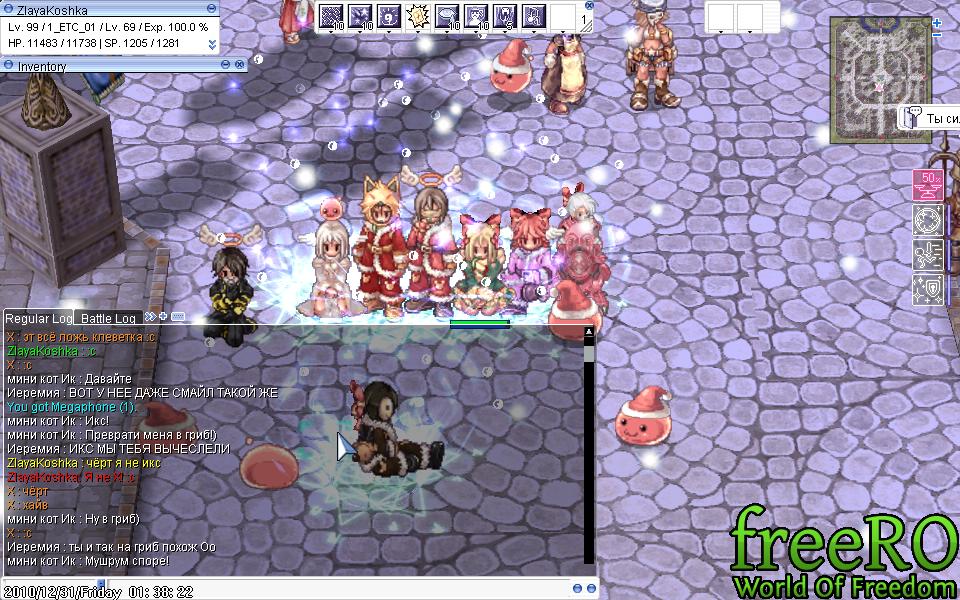Use the first hotbar skill with diagonal lines

click(331, 16)
